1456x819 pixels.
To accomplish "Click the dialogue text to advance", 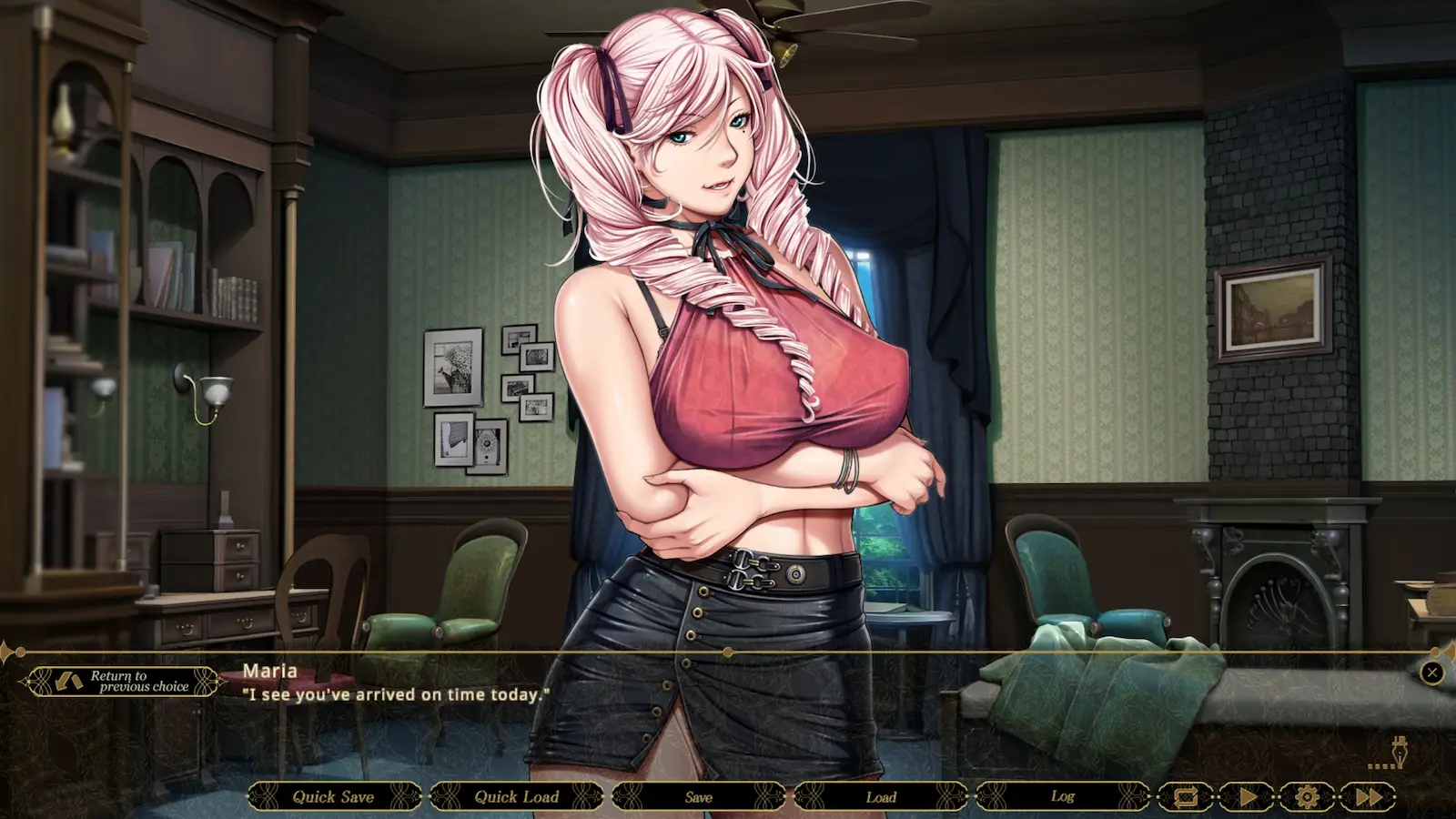I will [x=395, y=694].
